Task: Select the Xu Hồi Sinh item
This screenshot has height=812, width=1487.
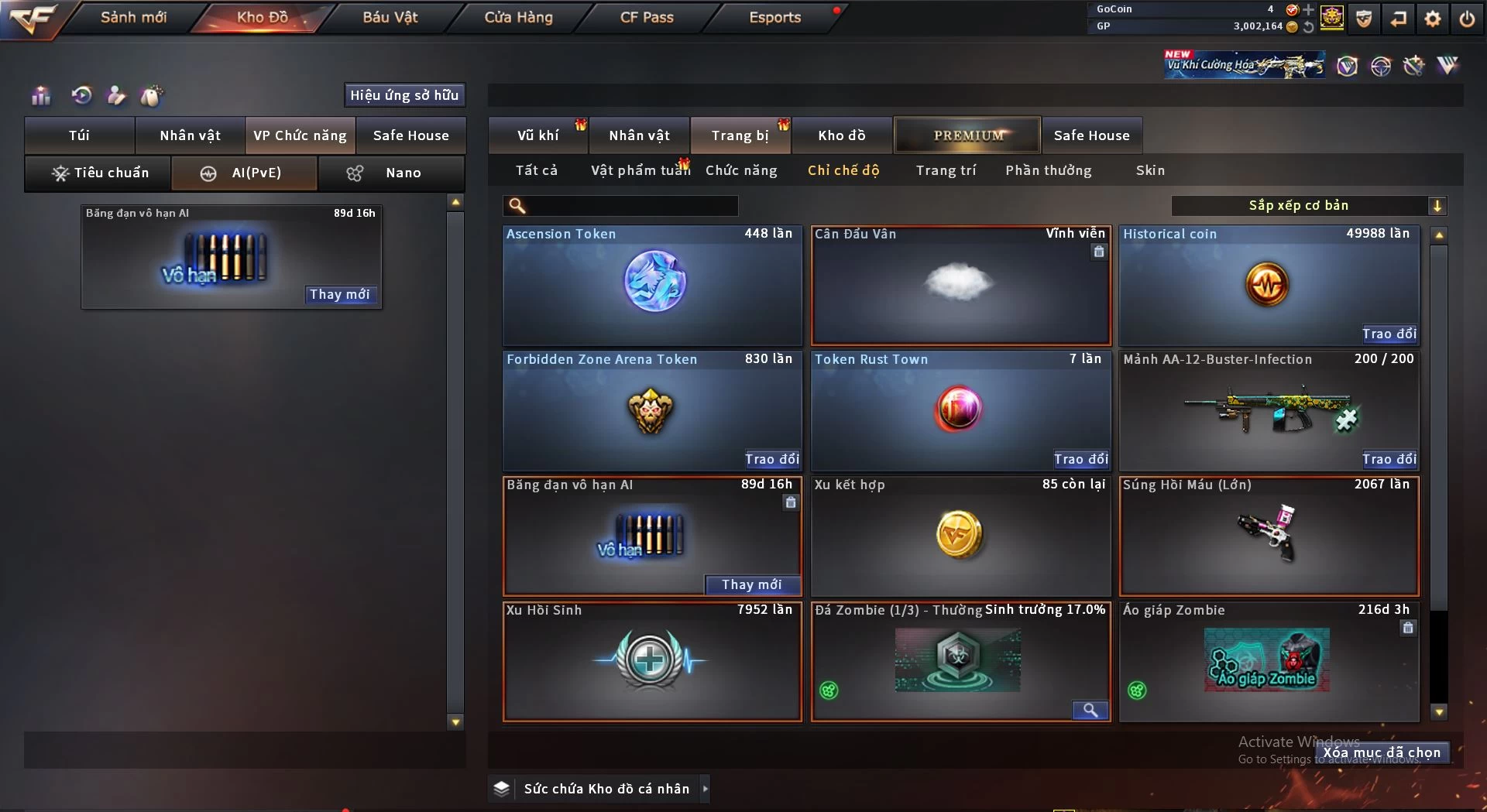Action: pyautogui.click(x=652, y=662)
